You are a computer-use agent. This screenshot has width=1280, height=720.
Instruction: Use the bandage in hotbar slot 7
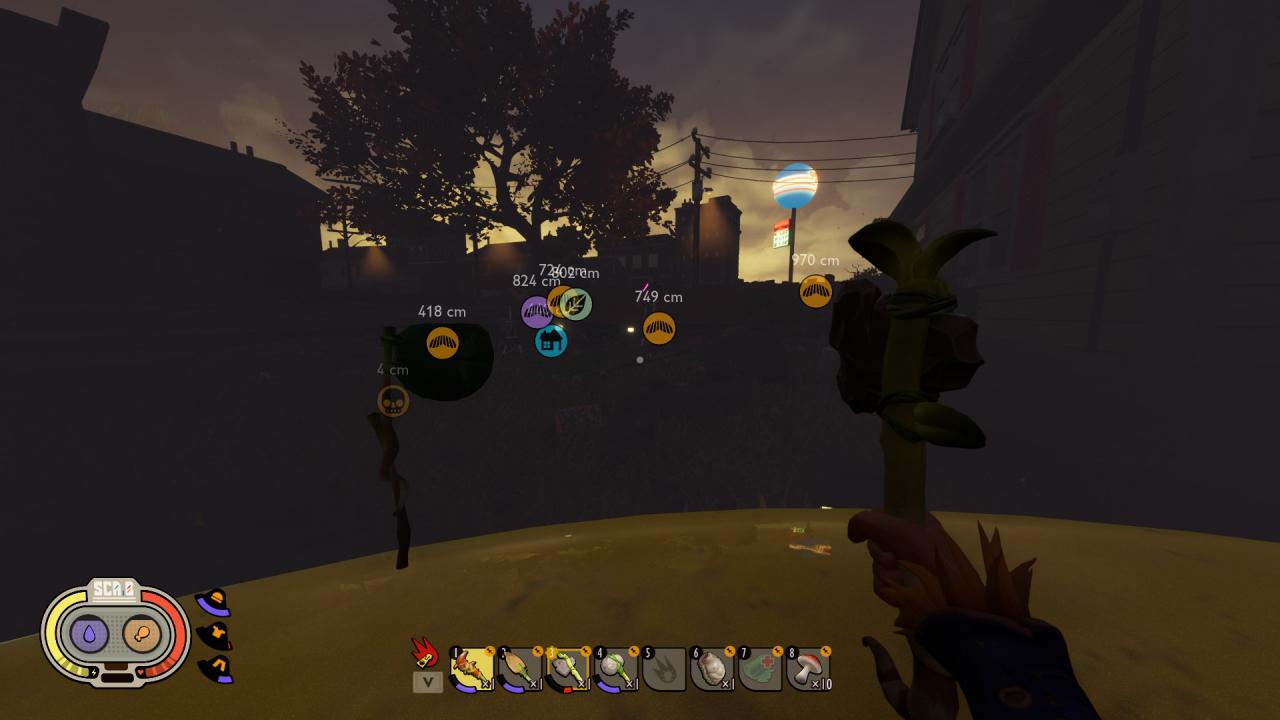(x=760, y=668)
